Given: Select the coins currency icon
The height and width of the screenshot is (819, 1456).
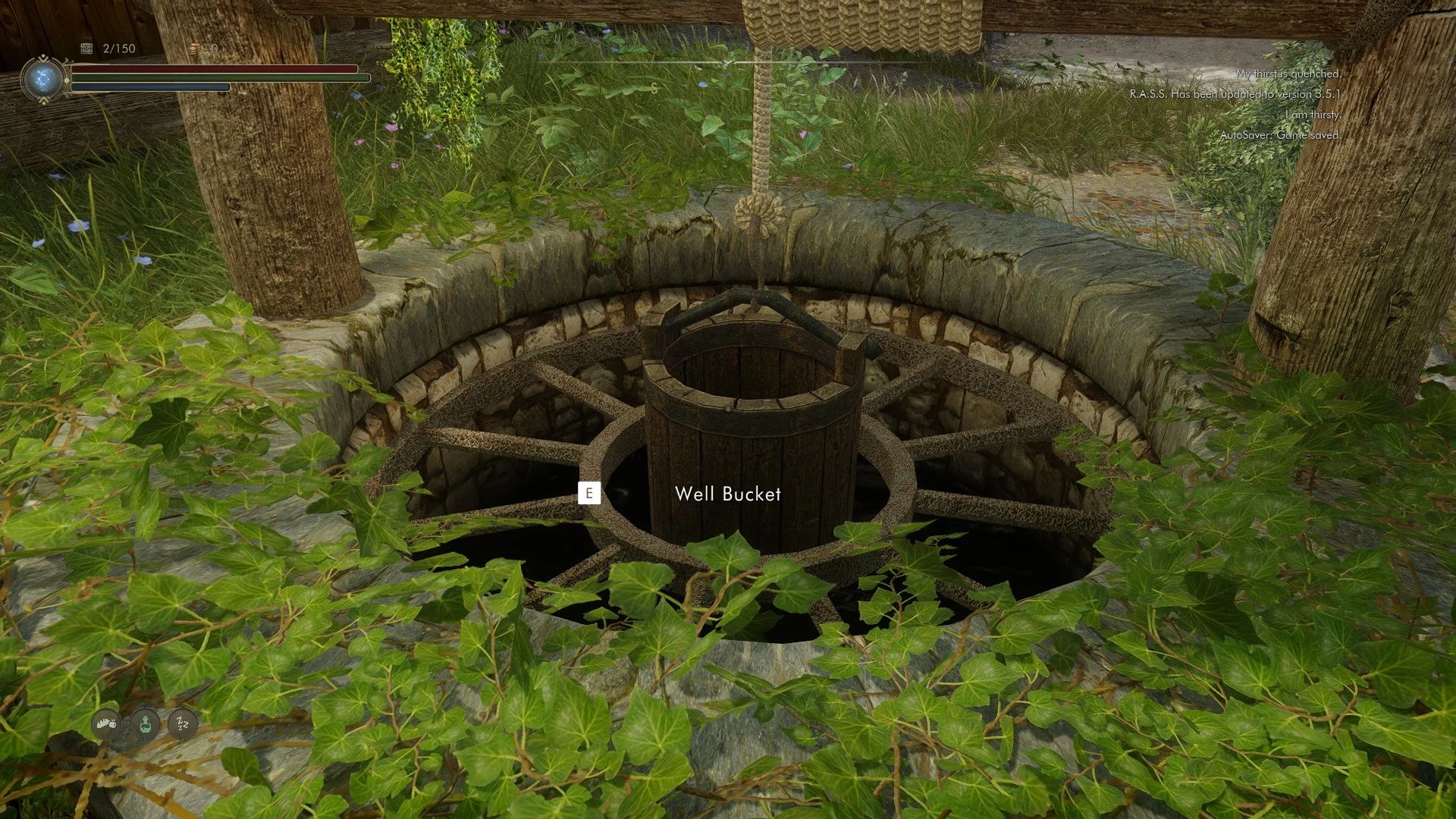Looking at the screenshot, I should pyautogui.click(x=196, y=49).
